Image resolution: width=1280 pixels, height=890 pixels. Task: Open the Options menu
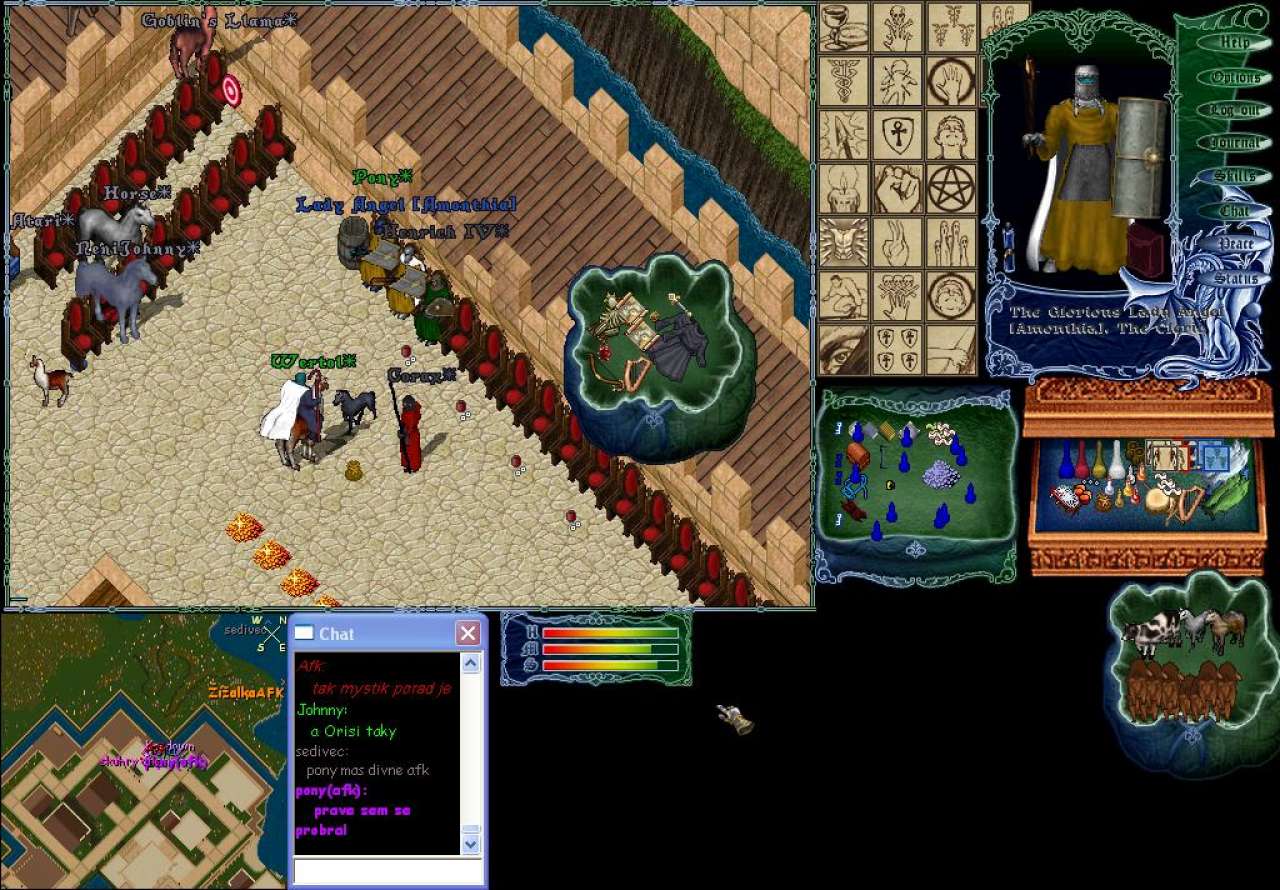tap(1235, 77)
